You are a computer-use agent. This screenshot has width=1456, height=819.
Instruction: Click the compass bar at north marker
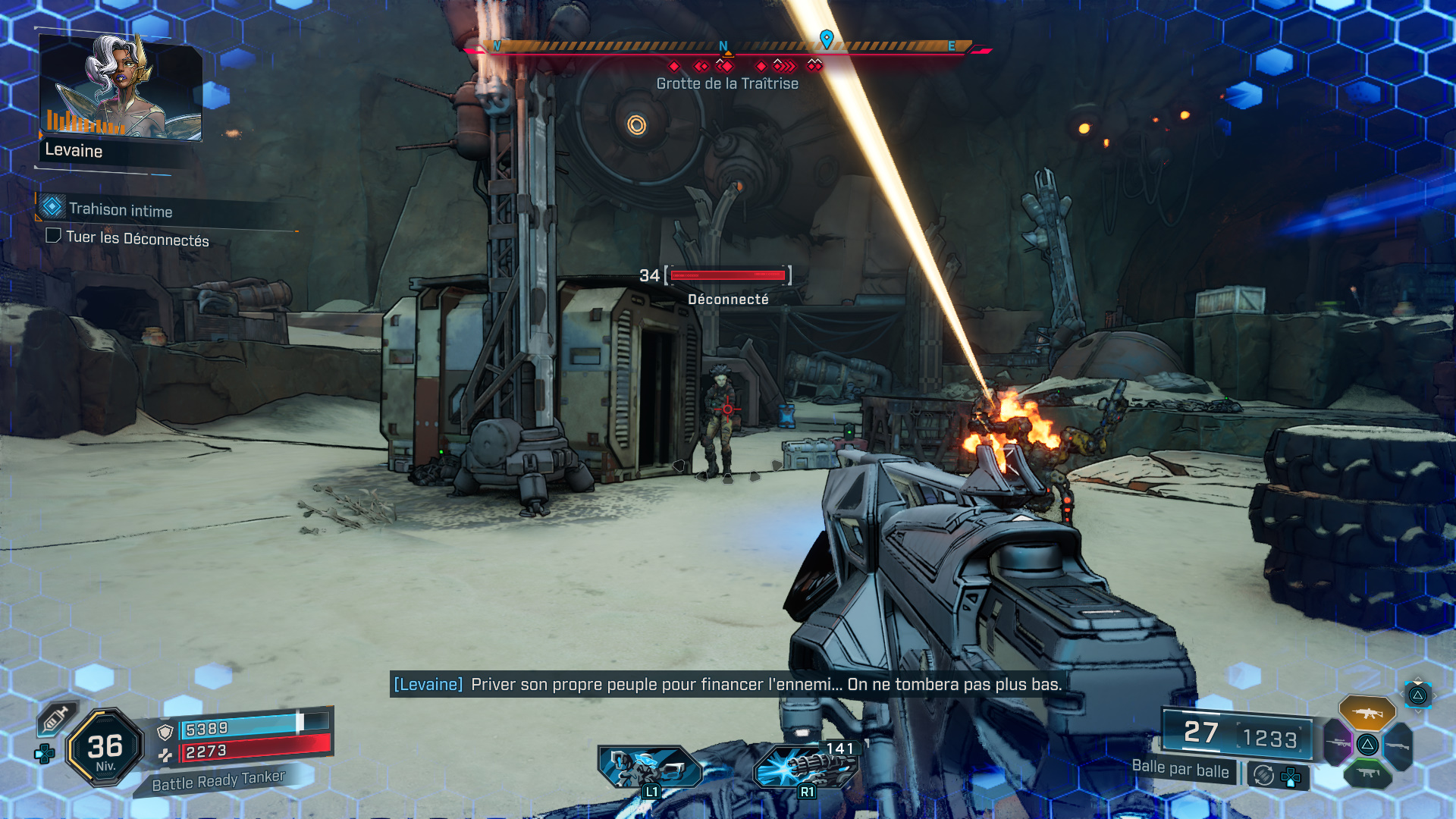tap(723, 47)
